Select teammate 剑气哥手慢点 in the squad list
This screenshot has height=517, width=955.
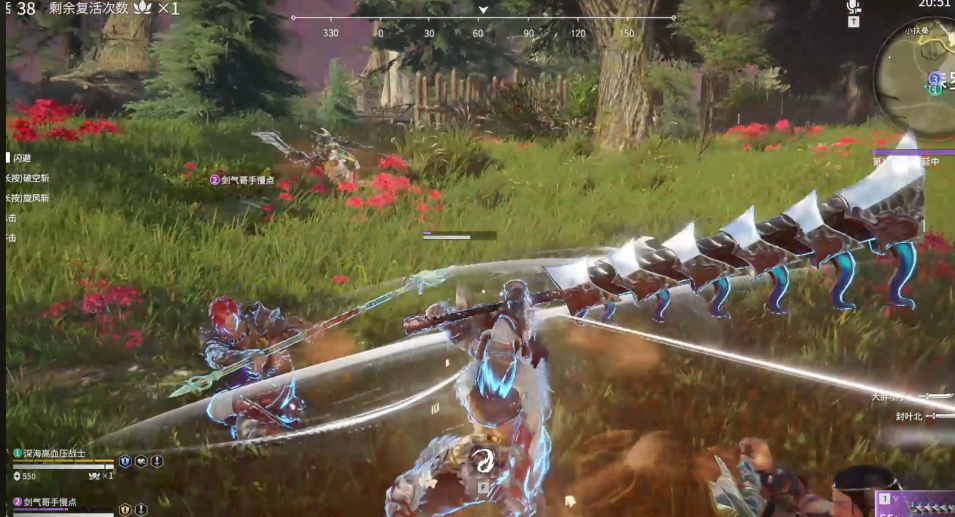[x=52, y=500]
